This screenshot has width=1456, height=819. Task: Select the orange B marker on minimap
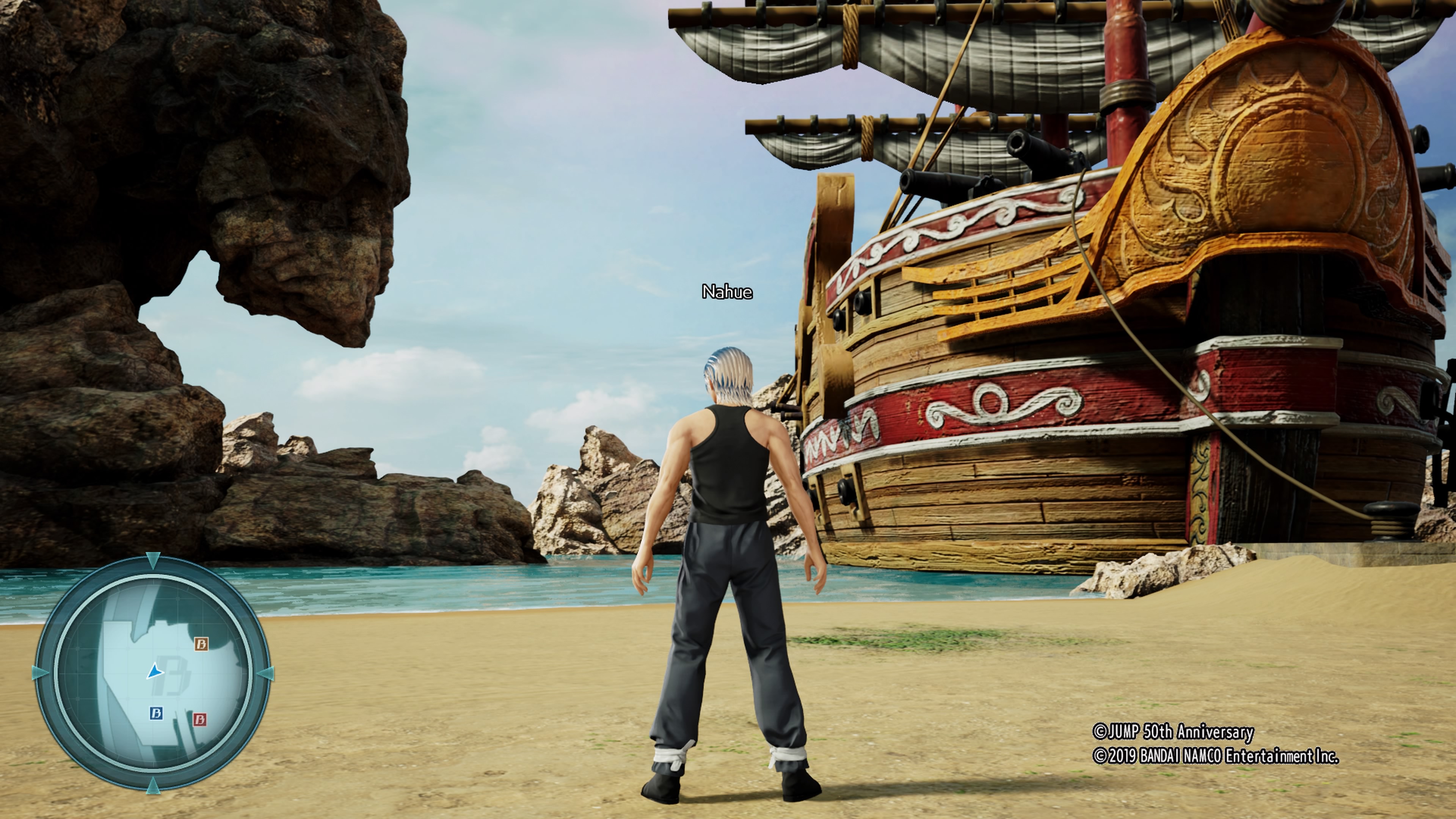pyautogui.click(x=201, y=644)
